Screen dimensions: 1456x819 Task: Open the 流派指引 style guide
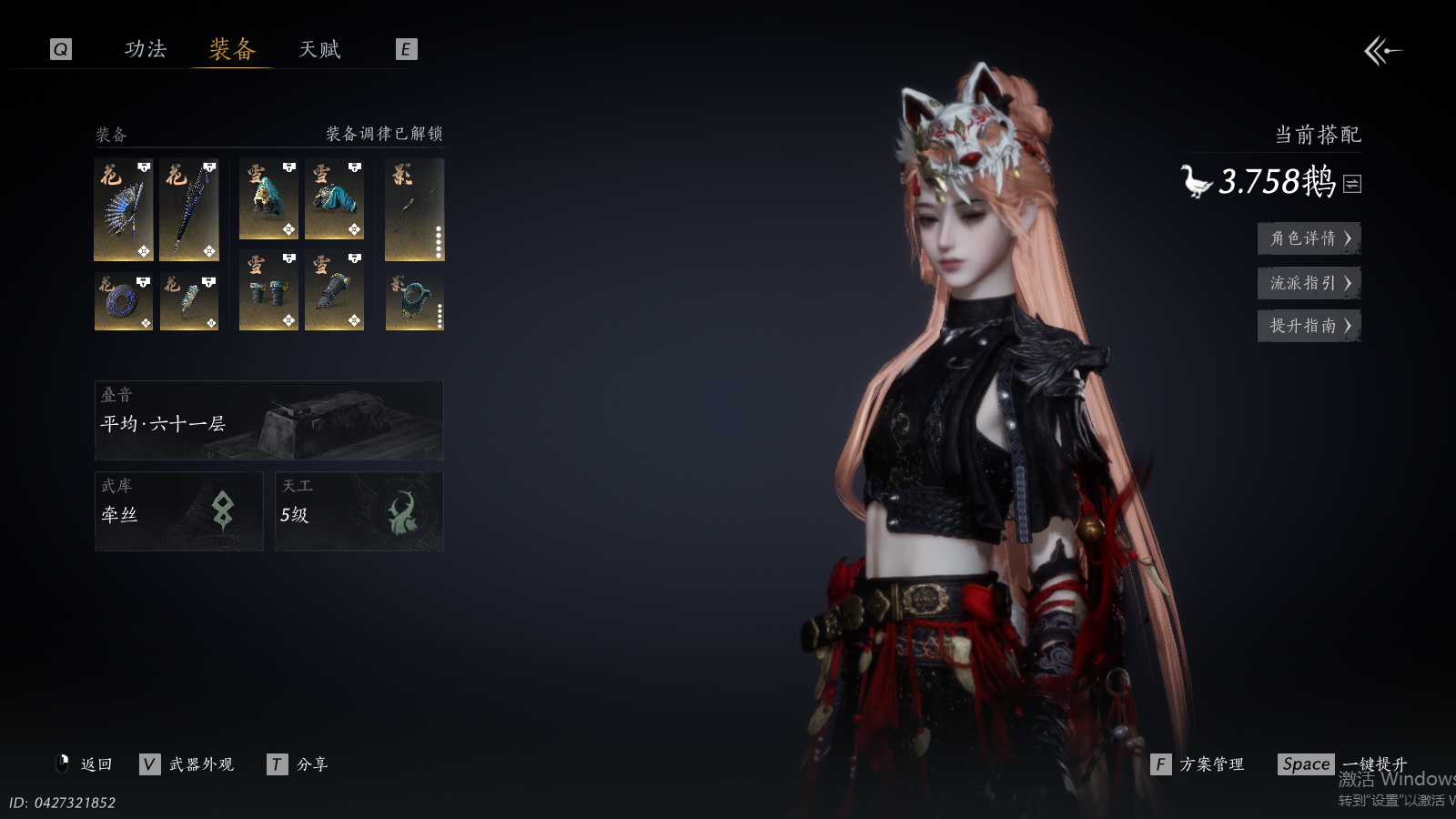click(1309, 283)
